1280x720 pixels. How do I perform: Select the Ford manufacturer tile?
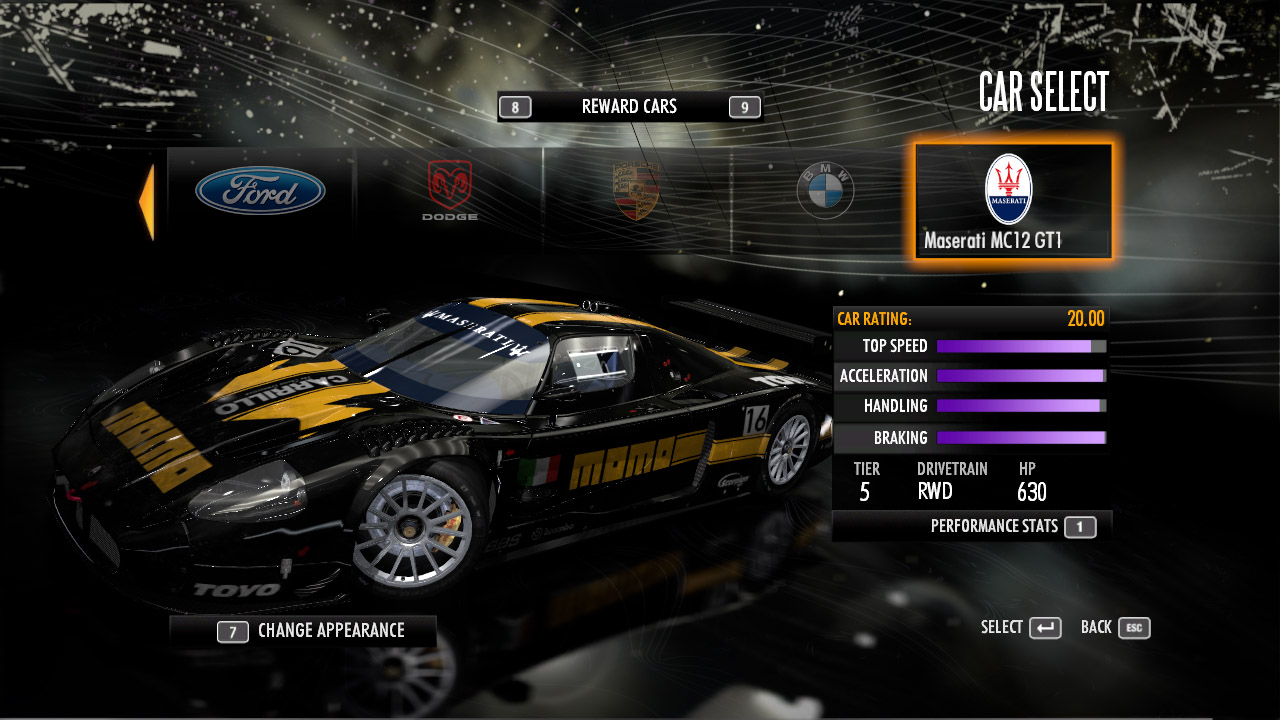pos(260,191)
